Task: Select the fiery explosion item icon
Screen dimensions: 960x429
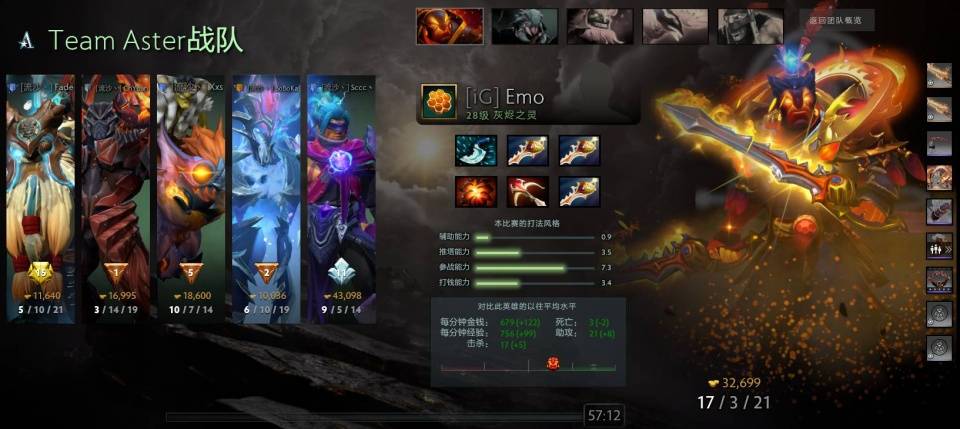Action: pyautogui.click(x=475, y=191)
